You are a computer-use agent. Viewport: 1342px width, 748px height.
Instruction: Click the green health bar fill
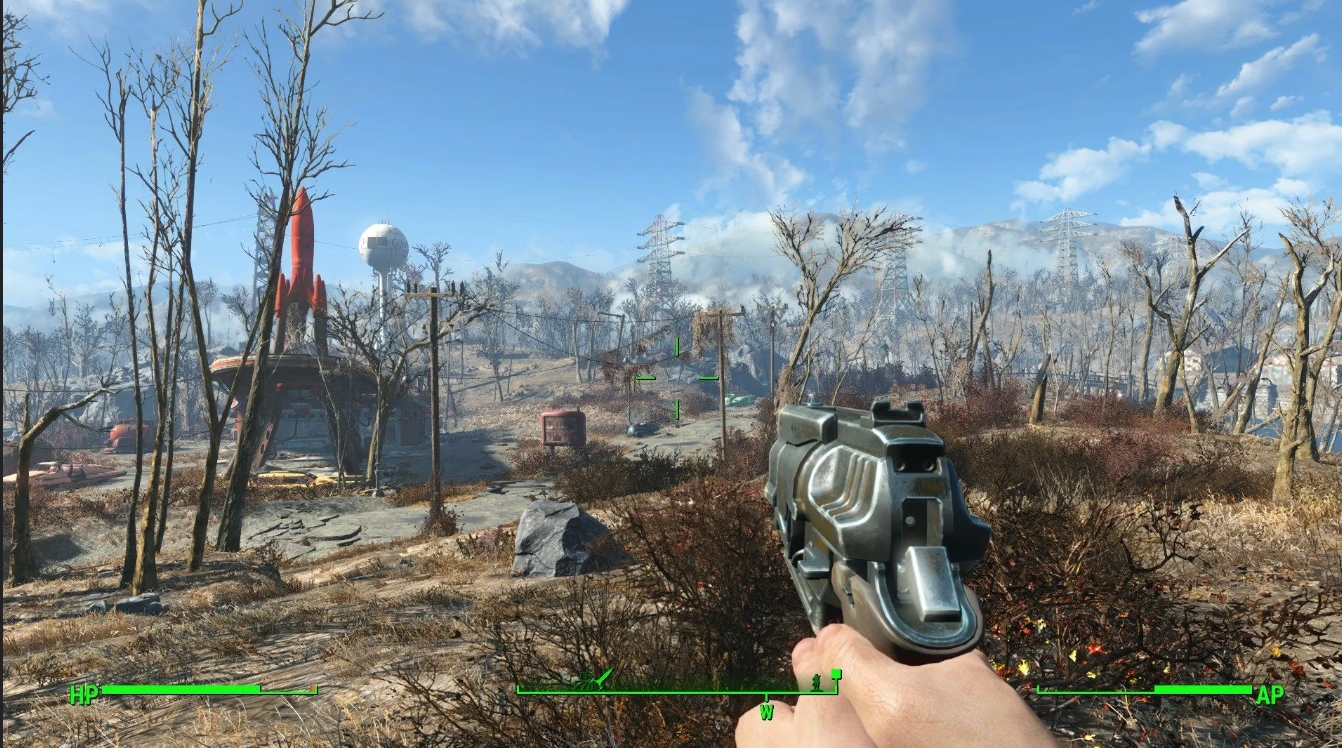pos(180,689)
